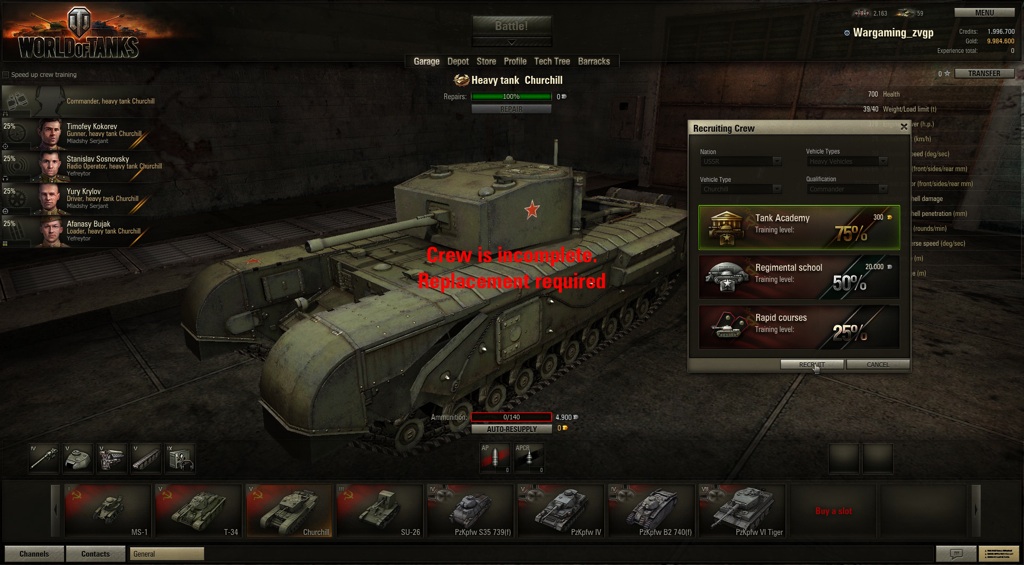Go to the Barracks tab
The width and height of the screenshot is (1024, 565).
(x=594, y=61)
